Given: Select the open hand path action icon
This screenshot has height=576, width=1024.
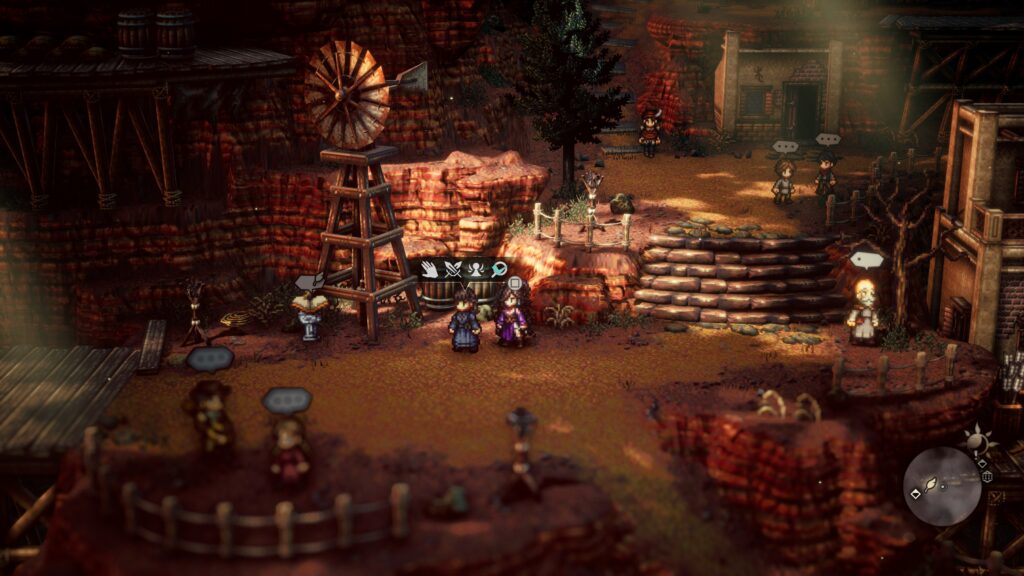Looking at the screenshot, I should pos(431,269).
